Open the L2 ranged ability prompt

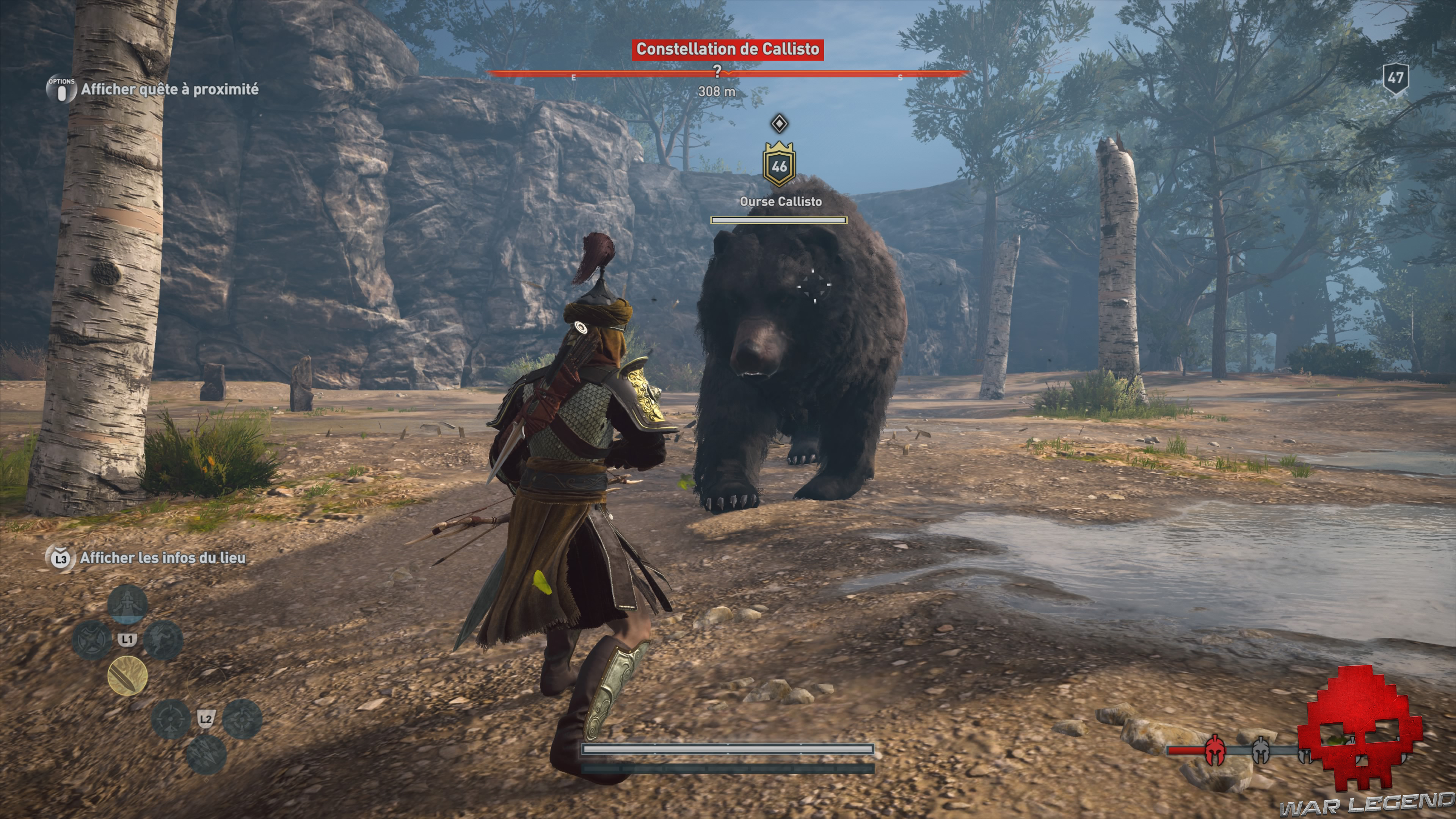coord(207,720)
